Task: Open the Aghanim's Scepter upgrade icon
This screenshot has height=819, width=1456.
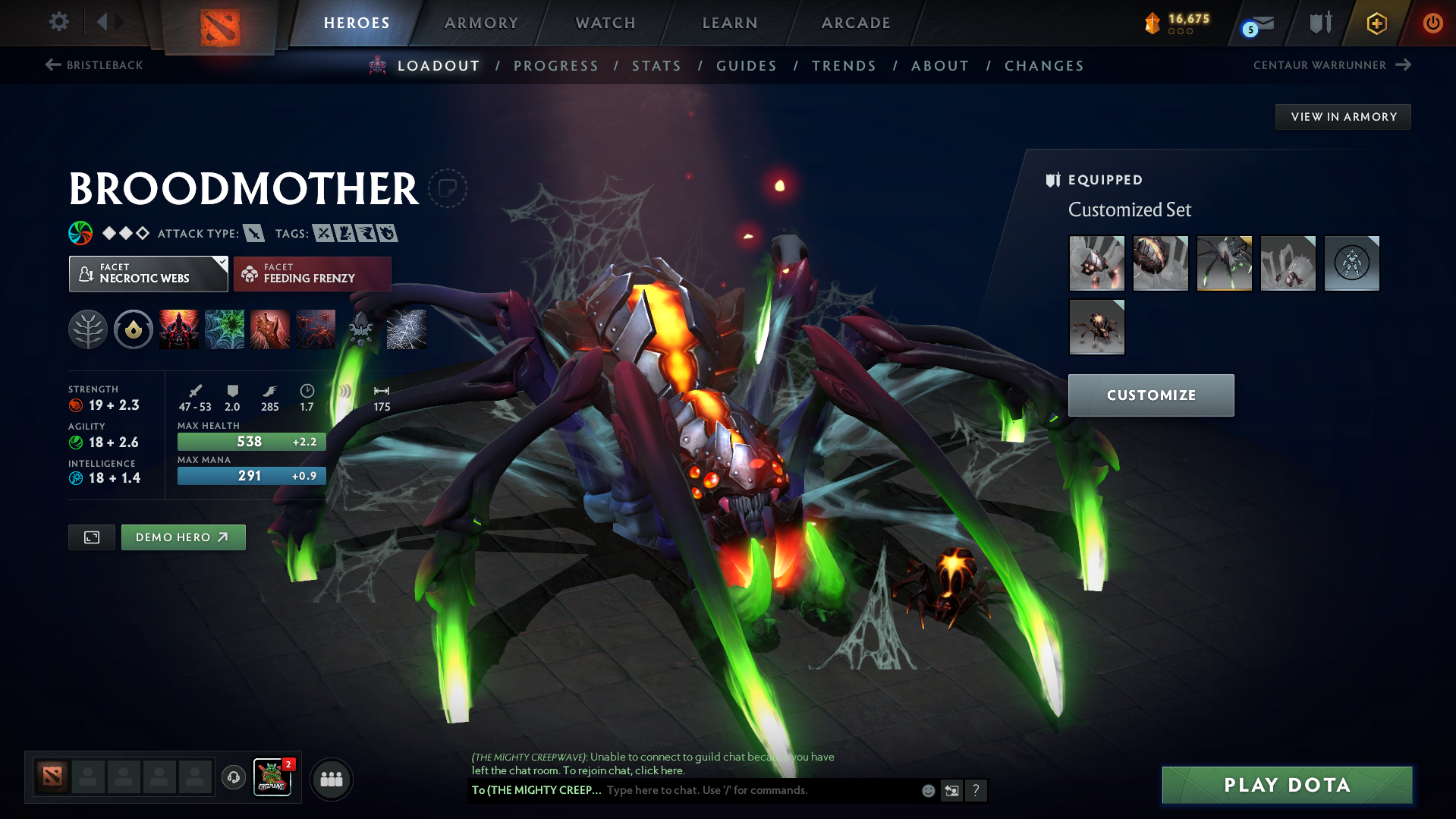Action: coord(361,329)
